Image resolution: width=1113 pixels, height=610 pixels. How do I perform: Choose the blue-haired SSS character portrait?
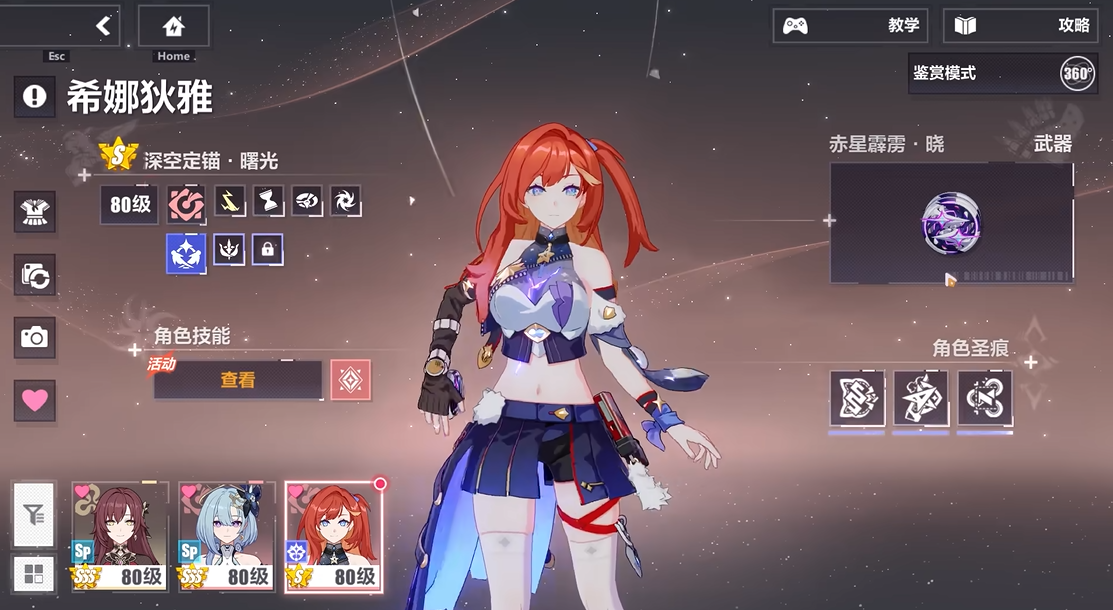(227, 537)
